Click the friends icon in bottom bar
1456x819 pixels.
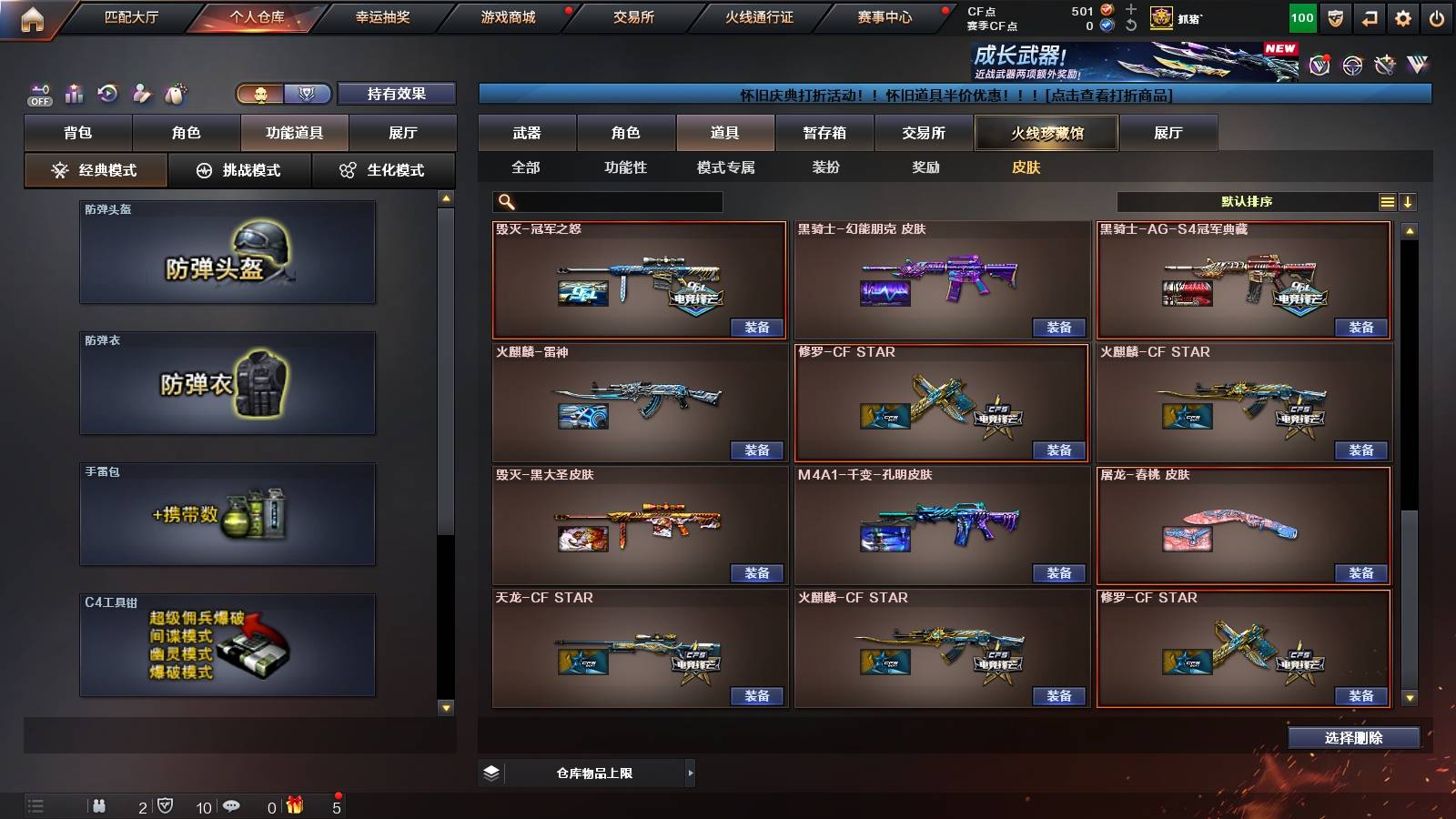(100, 805)
